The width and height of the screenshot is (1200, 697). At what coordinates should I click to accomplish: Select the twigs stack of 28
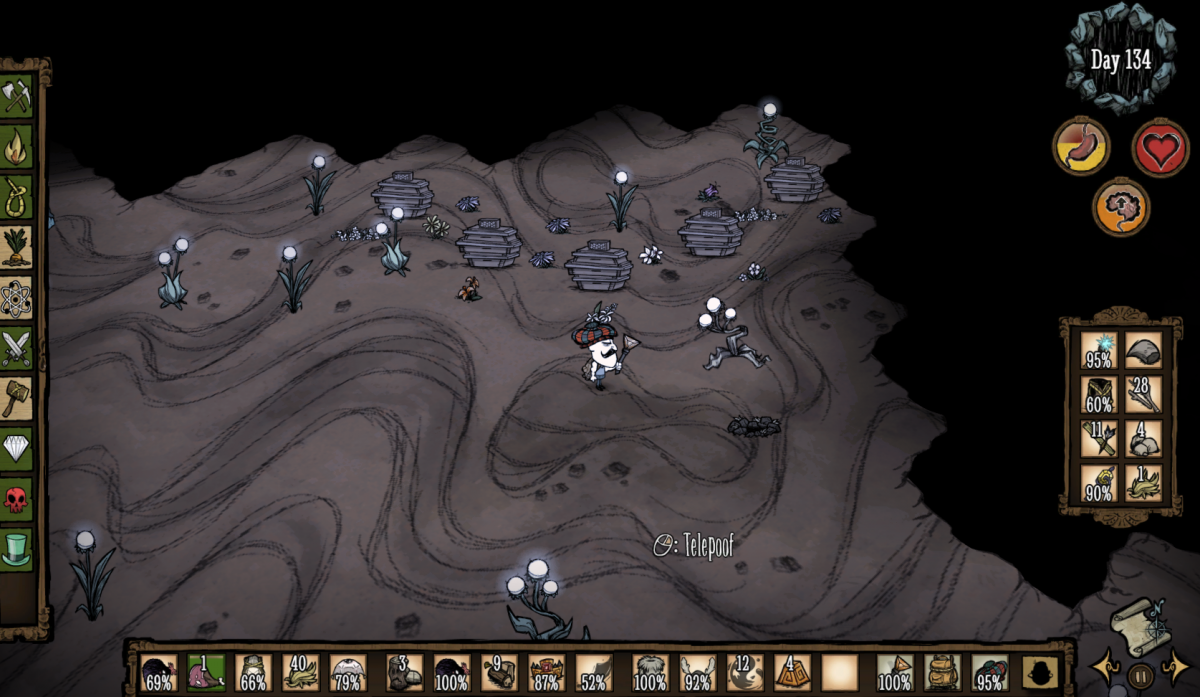(1143, 395)
